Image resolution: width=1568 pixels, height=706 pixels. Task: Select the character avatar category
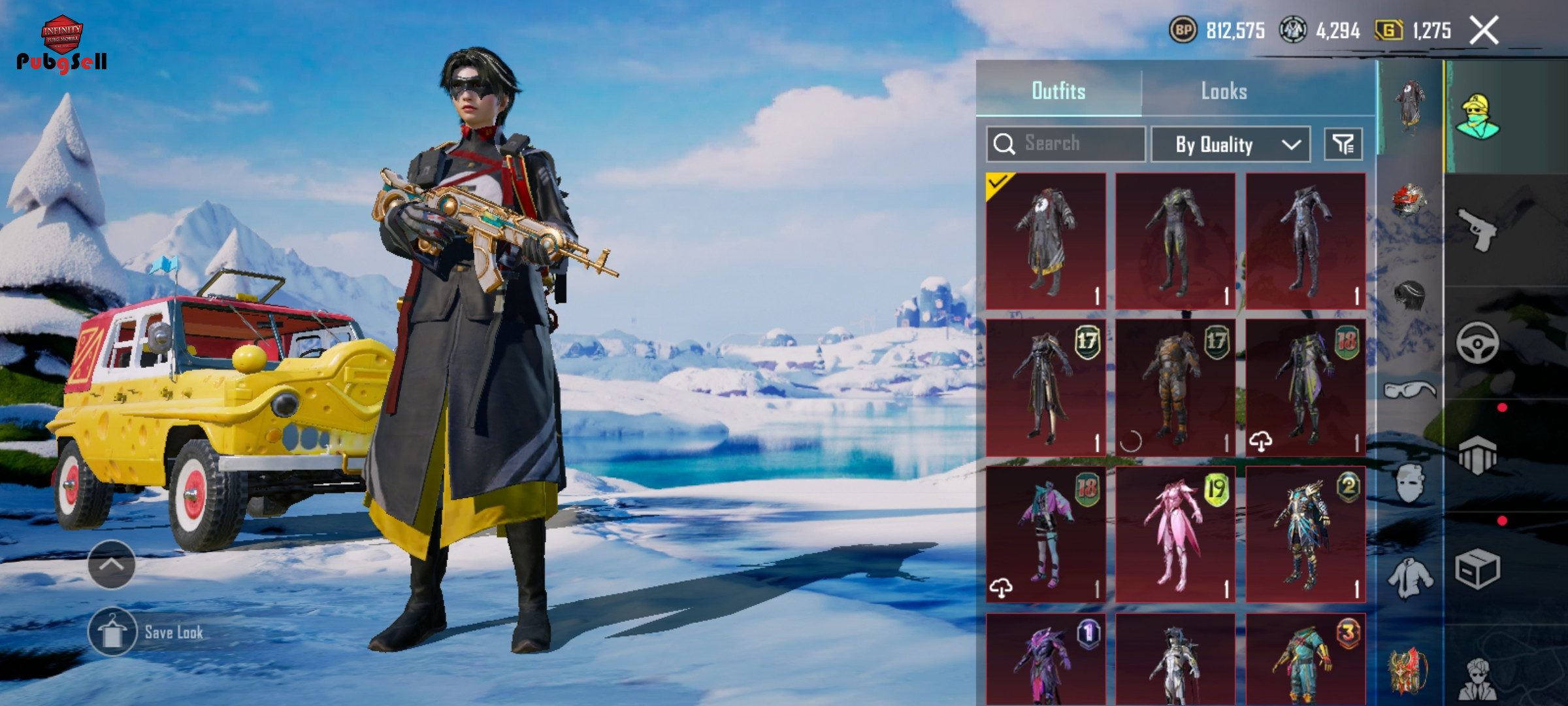coord(1478,116)
